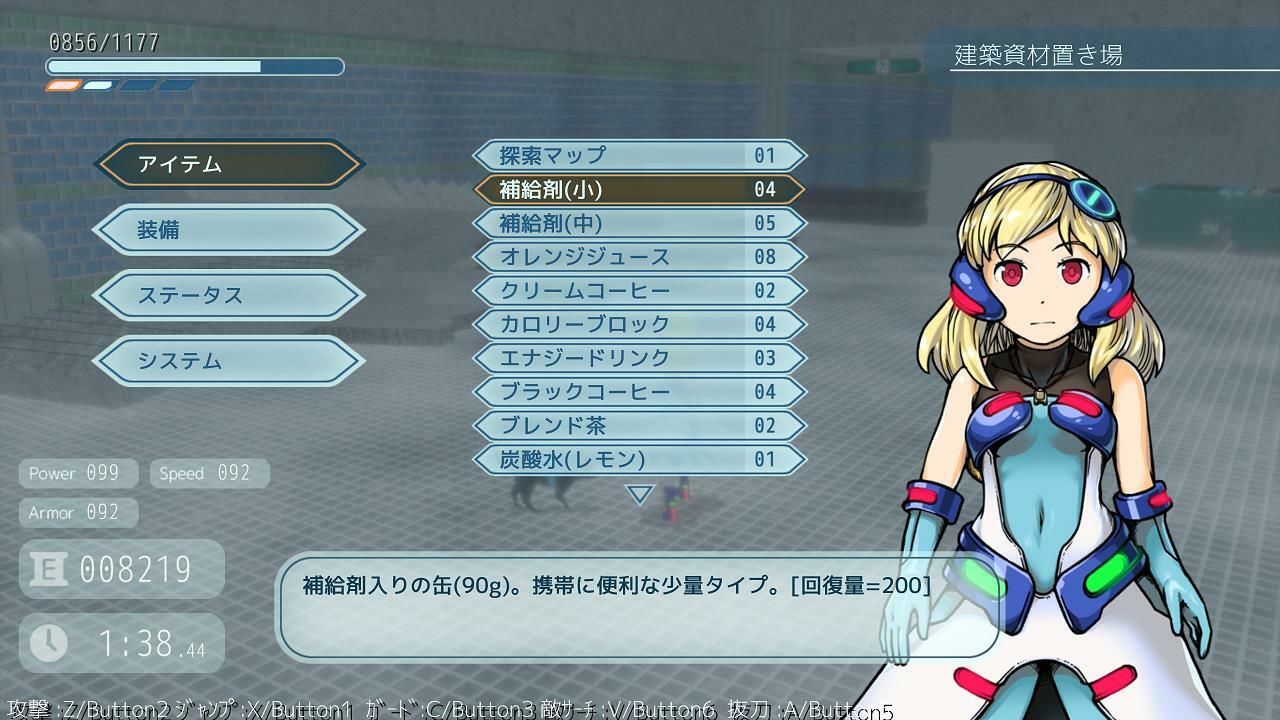Select オレンジジュース from the list
The image size is (1280, 720).
pos(640,257)
